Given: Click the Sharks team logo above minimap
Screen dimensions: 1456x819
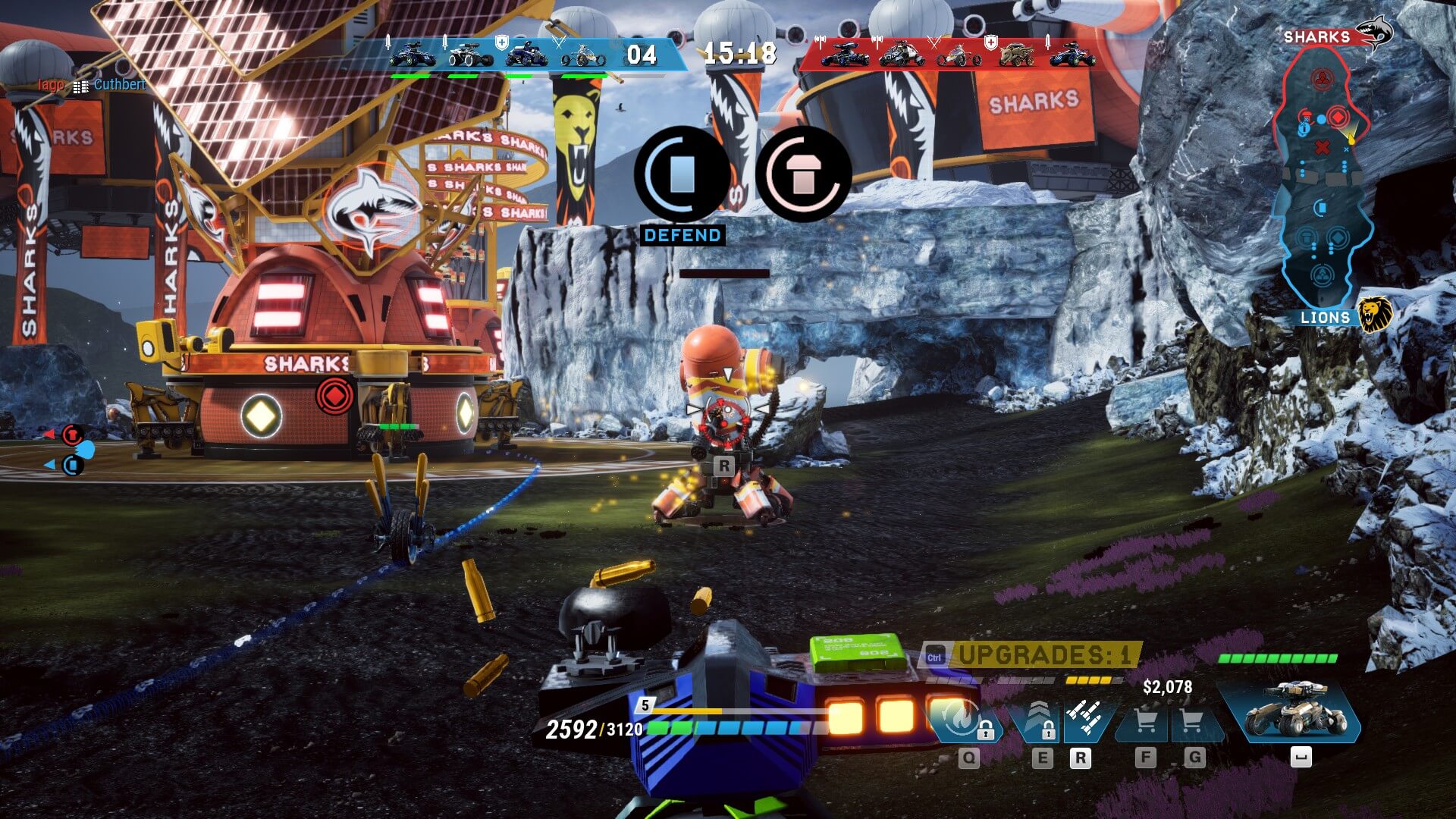Looking at the screenshot, I should pyautogui.click(x=1373, y=33).
